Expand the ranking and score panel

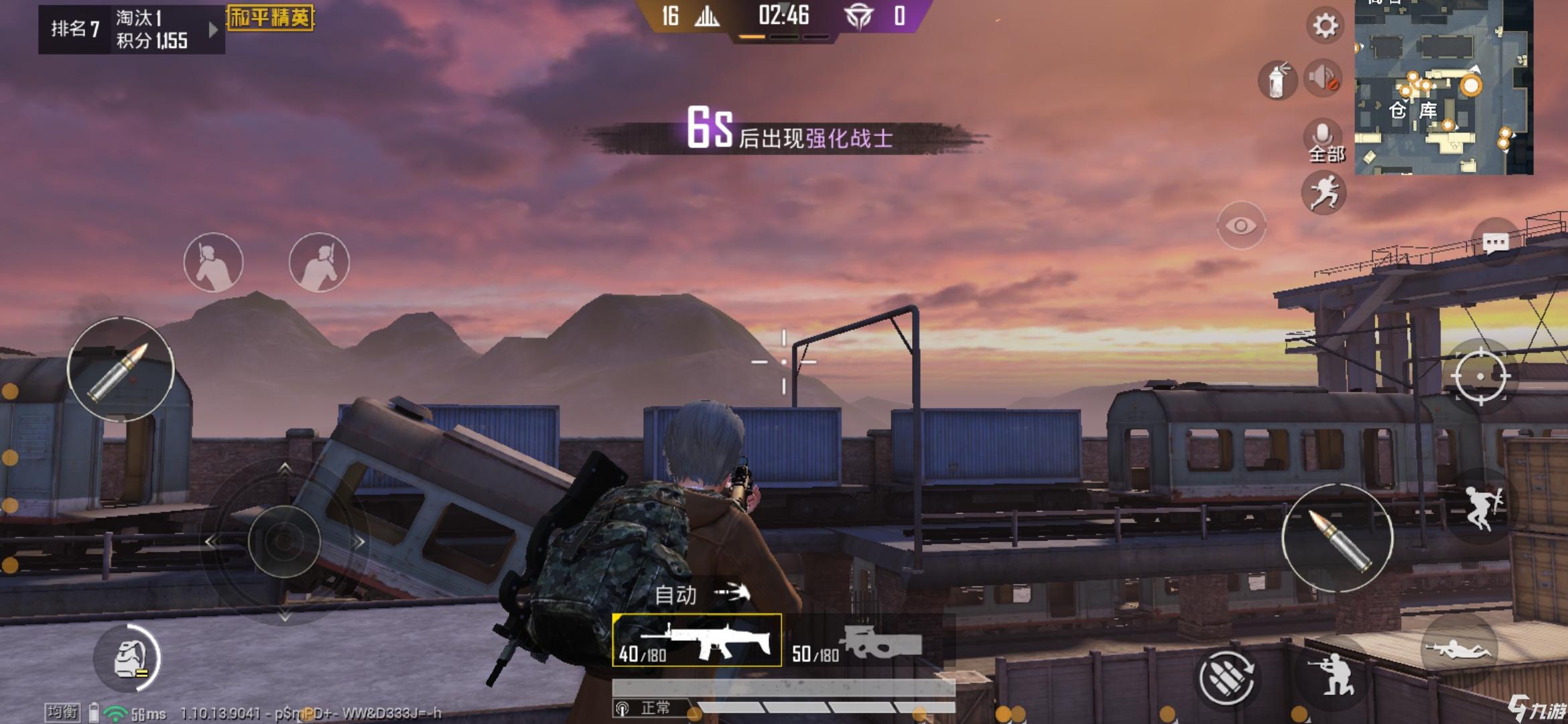click(213, 29)
